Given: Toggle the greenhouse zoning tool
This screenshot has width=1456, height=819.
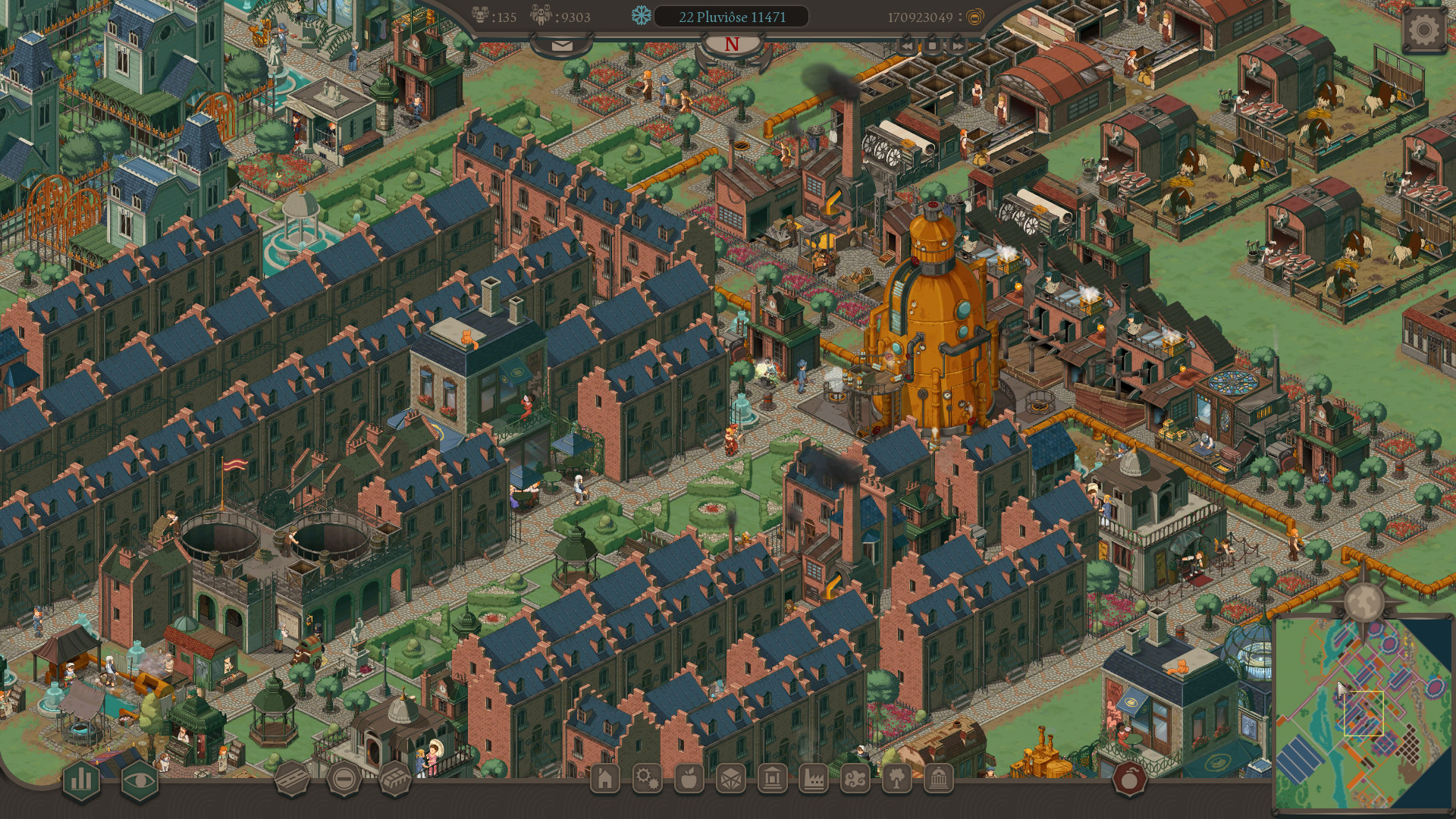Looking at the screenshot, I should pyautogui.click(x=396, y=780).
